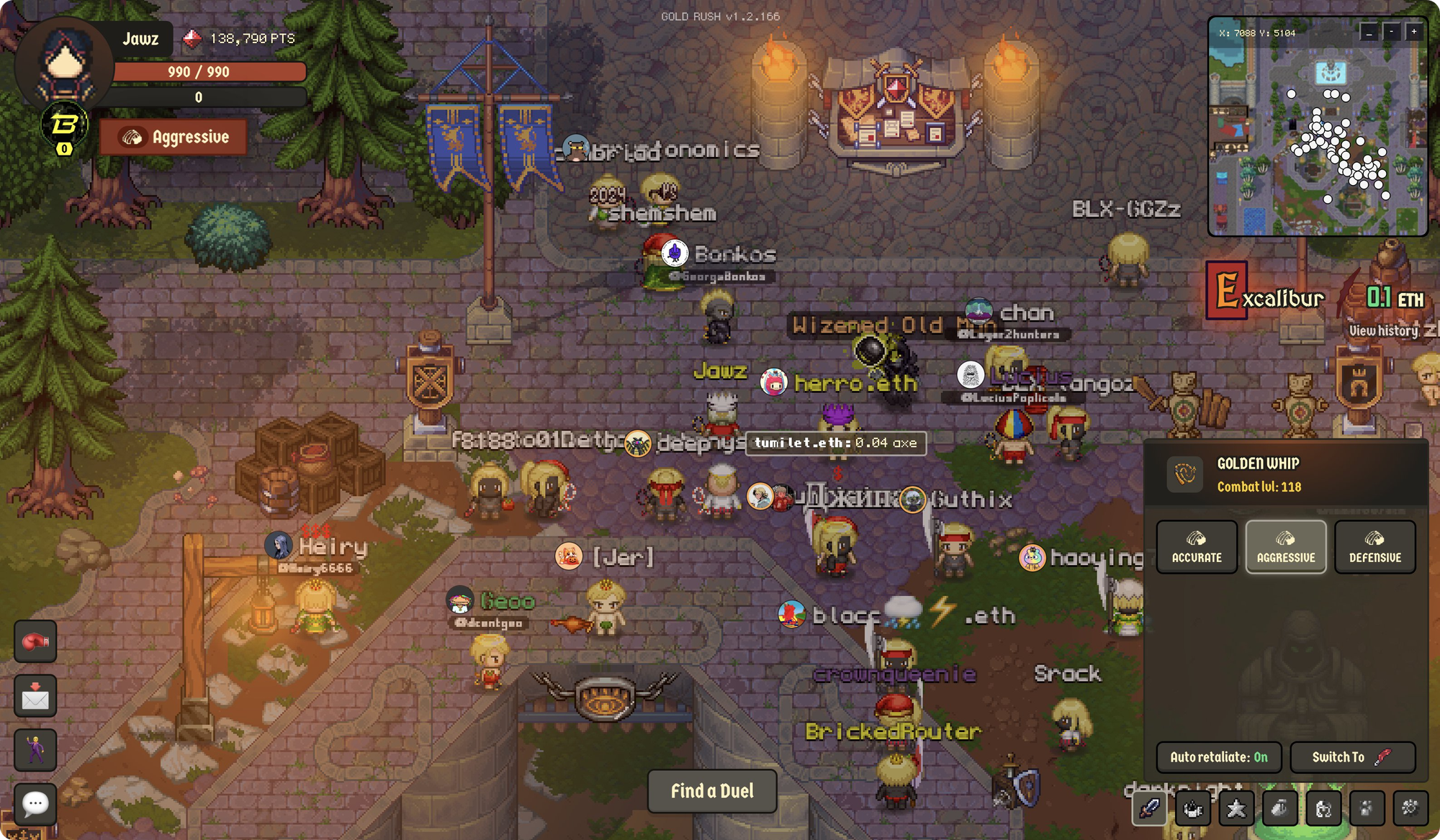This screenshot has height=840, width=1440.
Task: Click the Aggressive status badge under health
Action: click(174, 137)
